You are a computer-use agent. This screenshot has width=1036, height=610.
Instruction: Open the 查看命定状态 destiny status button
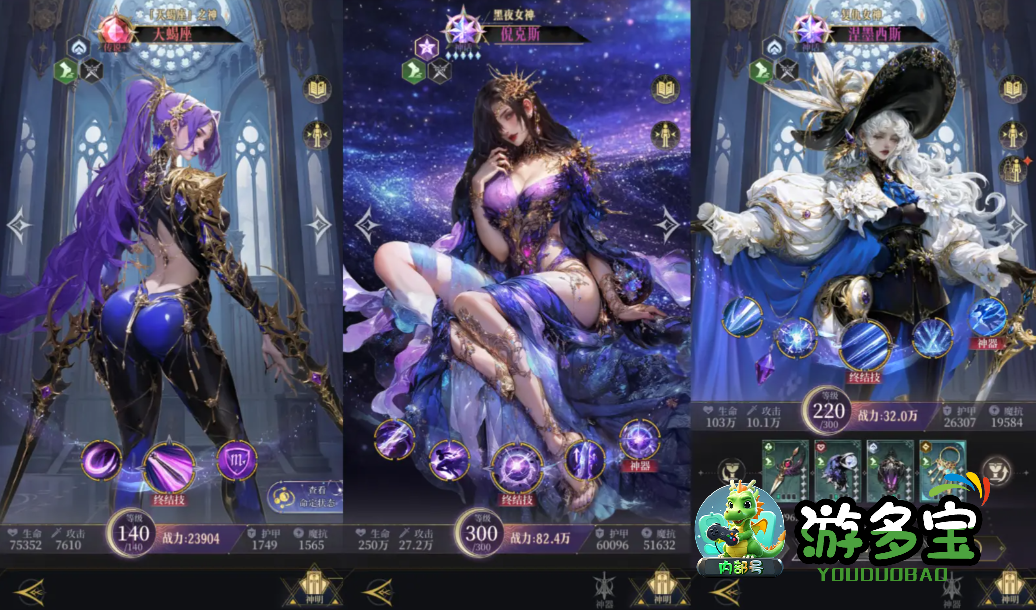coord(305,499)
